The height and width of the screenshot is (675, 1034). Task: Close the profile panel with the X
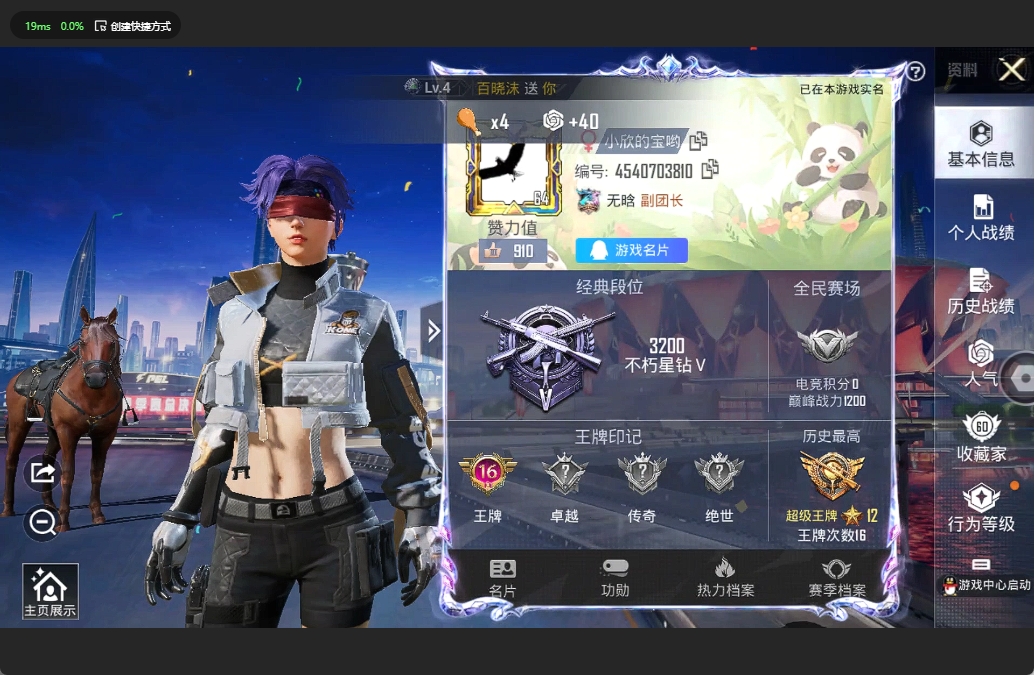click(x=1012, y=70)
